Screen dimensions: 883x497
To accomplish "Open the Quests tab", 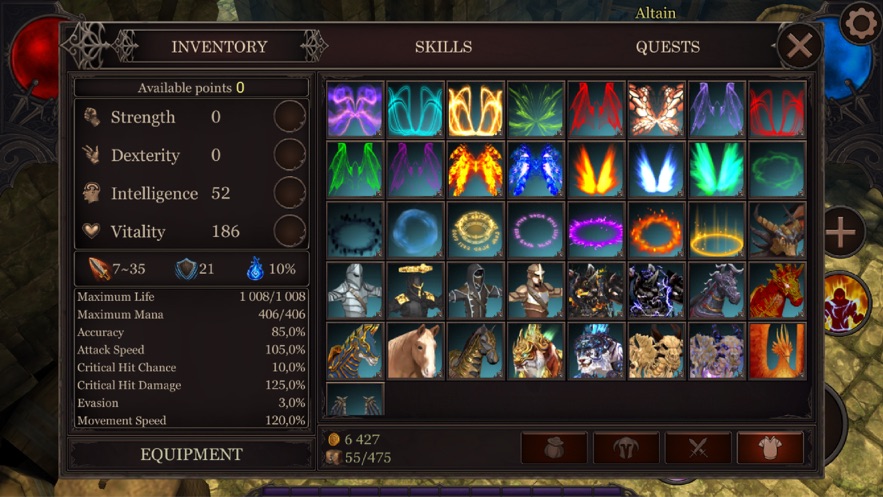I will point(667,47).
